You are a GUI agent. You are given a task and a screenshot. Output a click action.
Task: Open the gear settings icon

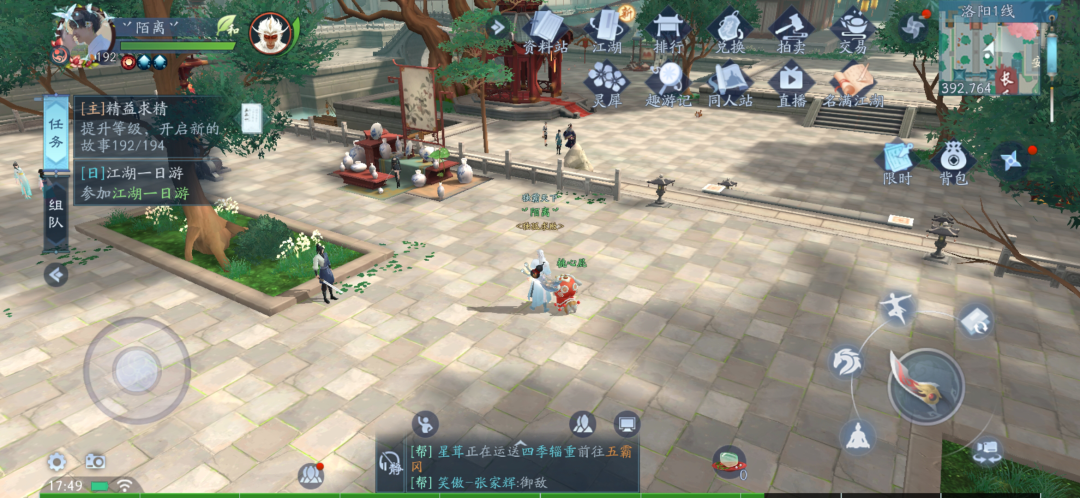[57, 462]
